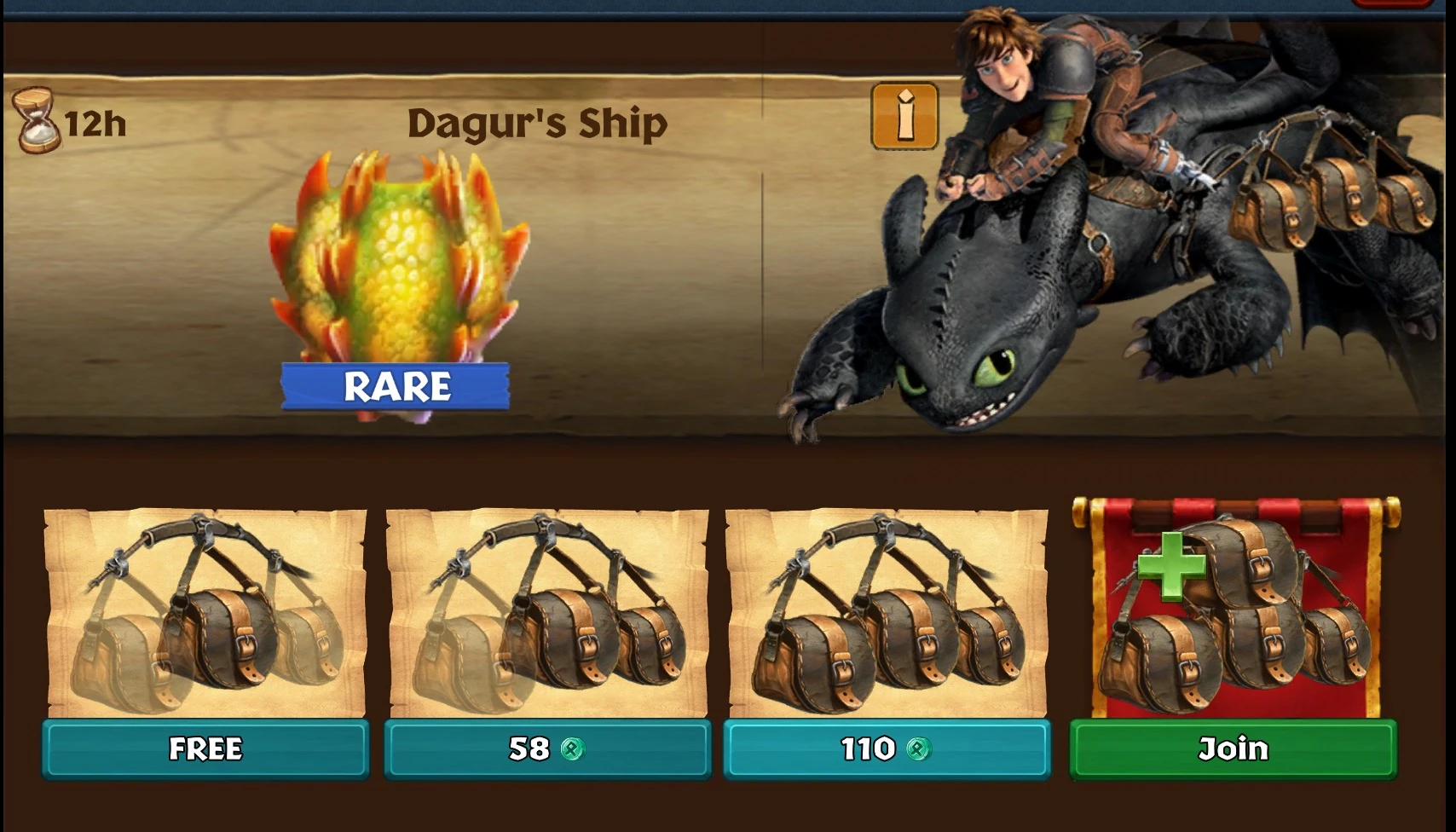Click the Dagur's Ship title
This screenshot has width=1456, height=832.
(537, 122)
